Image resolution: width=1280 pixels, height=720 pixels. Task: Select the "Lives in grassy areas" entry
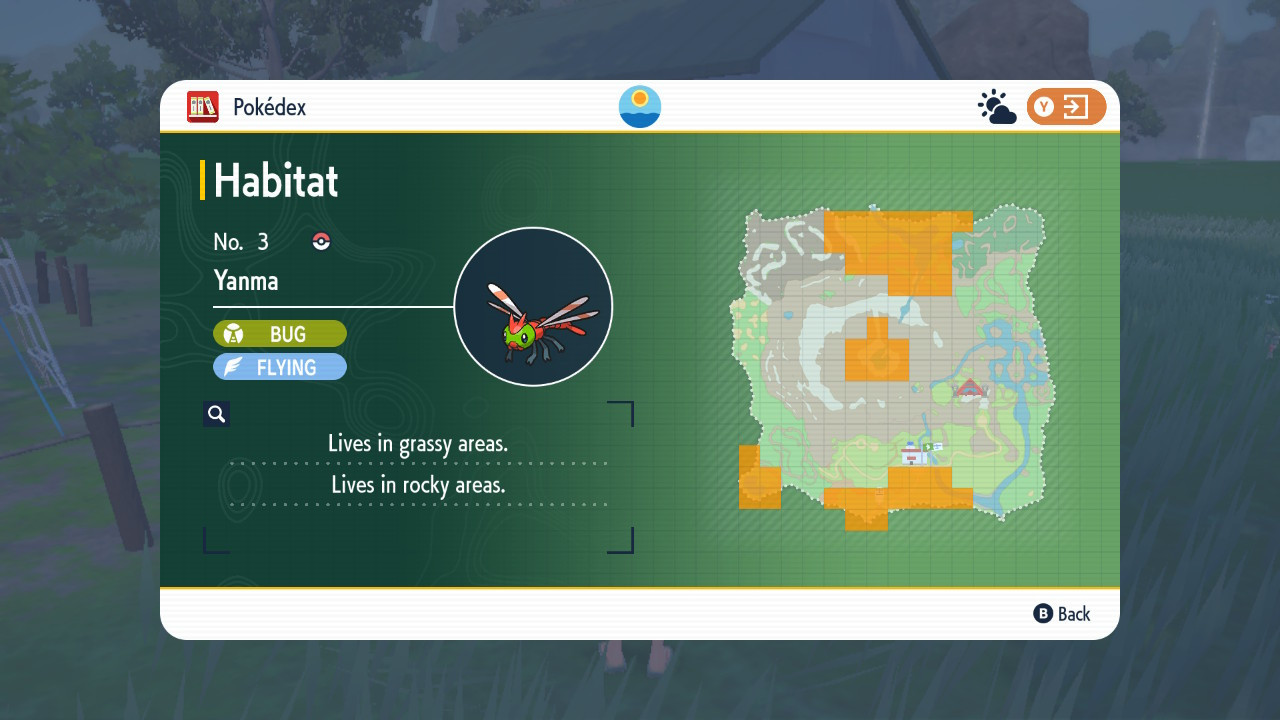[x=418, y=443]
